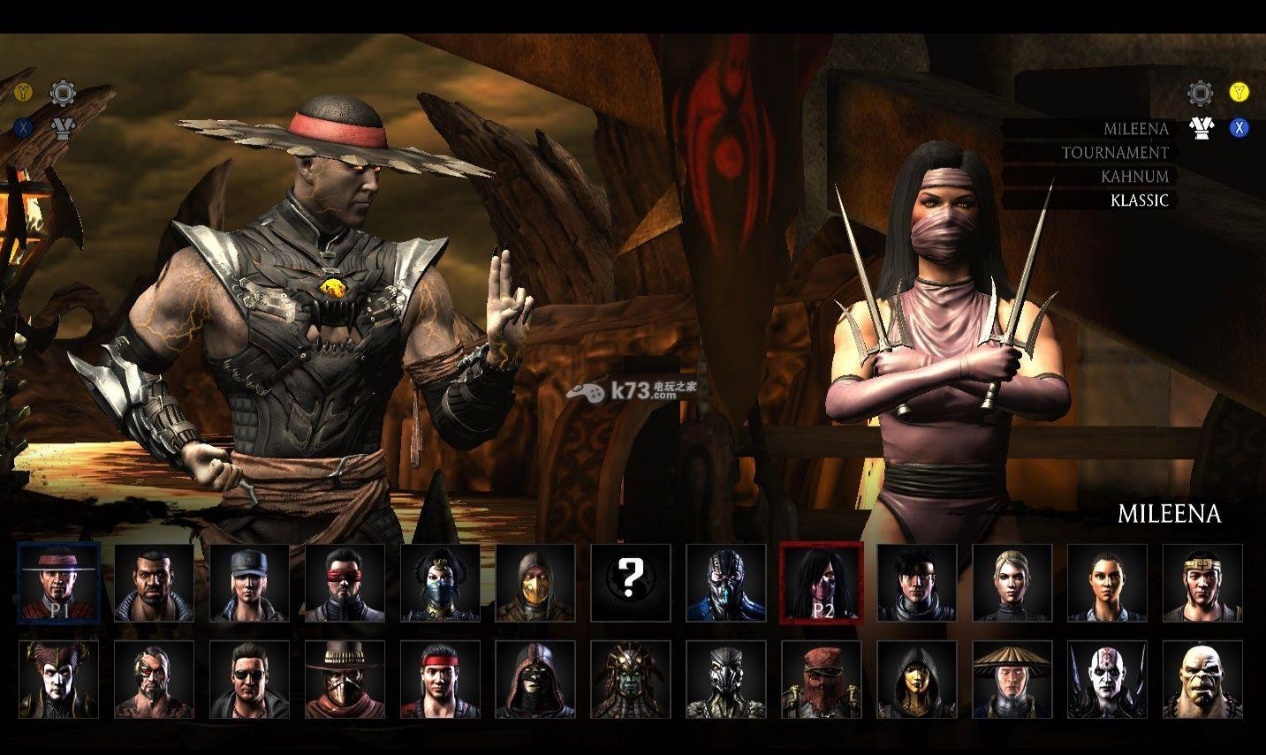Choose the Tournament costume option
Viewport: 1266px width, 755px height.
(1115, 153)
